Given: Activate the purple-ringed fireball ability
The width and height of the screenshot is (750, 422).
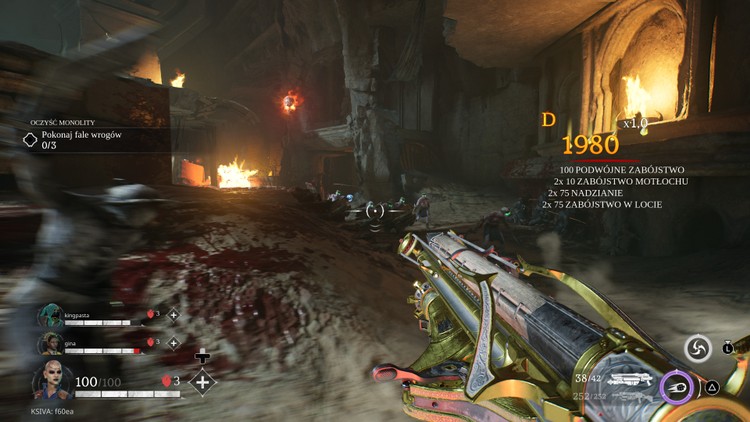Looking at the screenshot, I should pyautogui.click(x=677, y=386).
